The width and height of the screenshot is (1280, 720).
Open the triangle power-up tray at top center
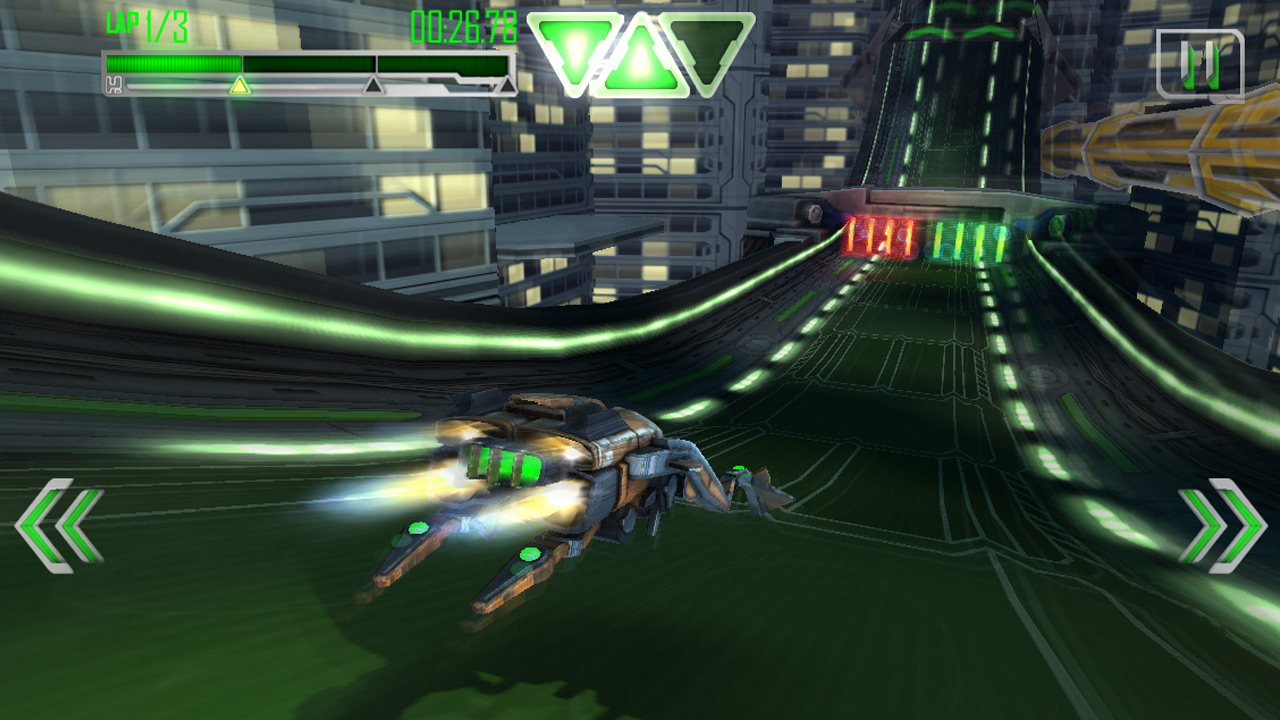coord(641,50)
